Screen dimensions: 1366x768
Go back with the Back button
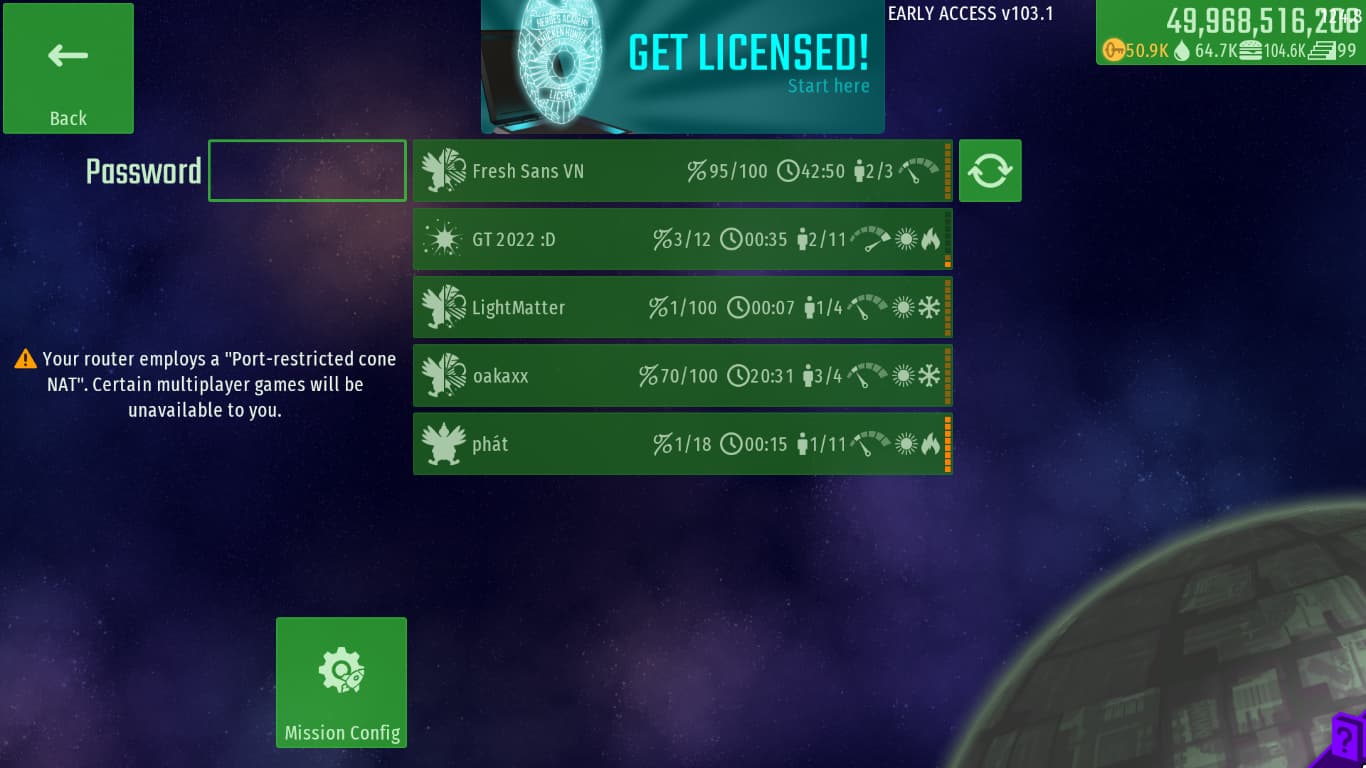pyautogui.click(x=68, y=68)
